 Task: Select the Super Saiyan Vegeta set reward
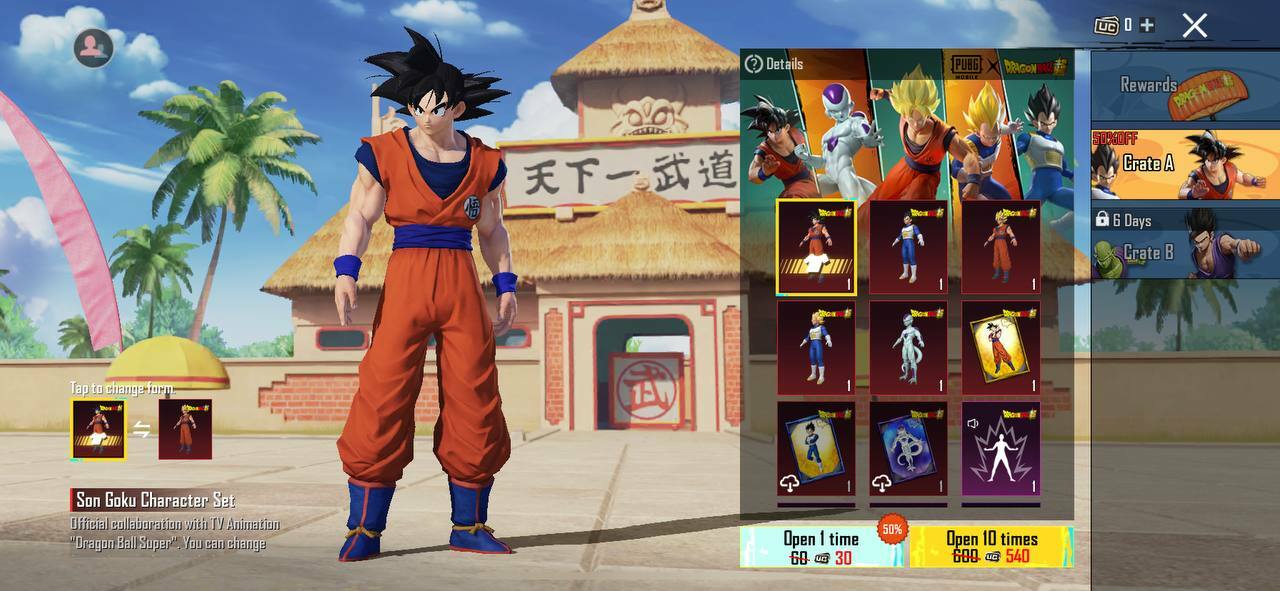tap(816, 348)
